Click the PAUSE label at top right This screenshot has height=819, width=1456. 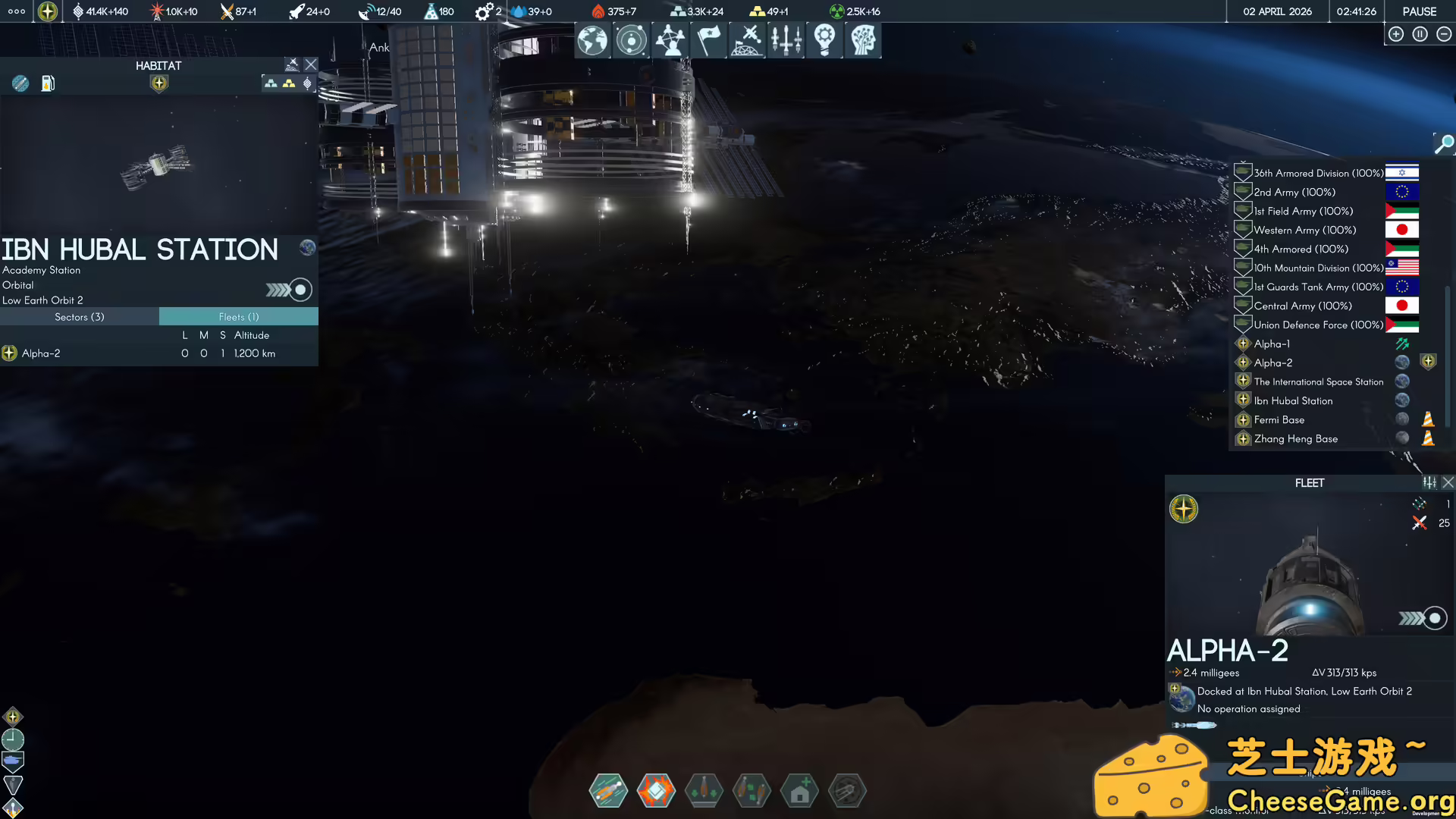coord(1418,11)
